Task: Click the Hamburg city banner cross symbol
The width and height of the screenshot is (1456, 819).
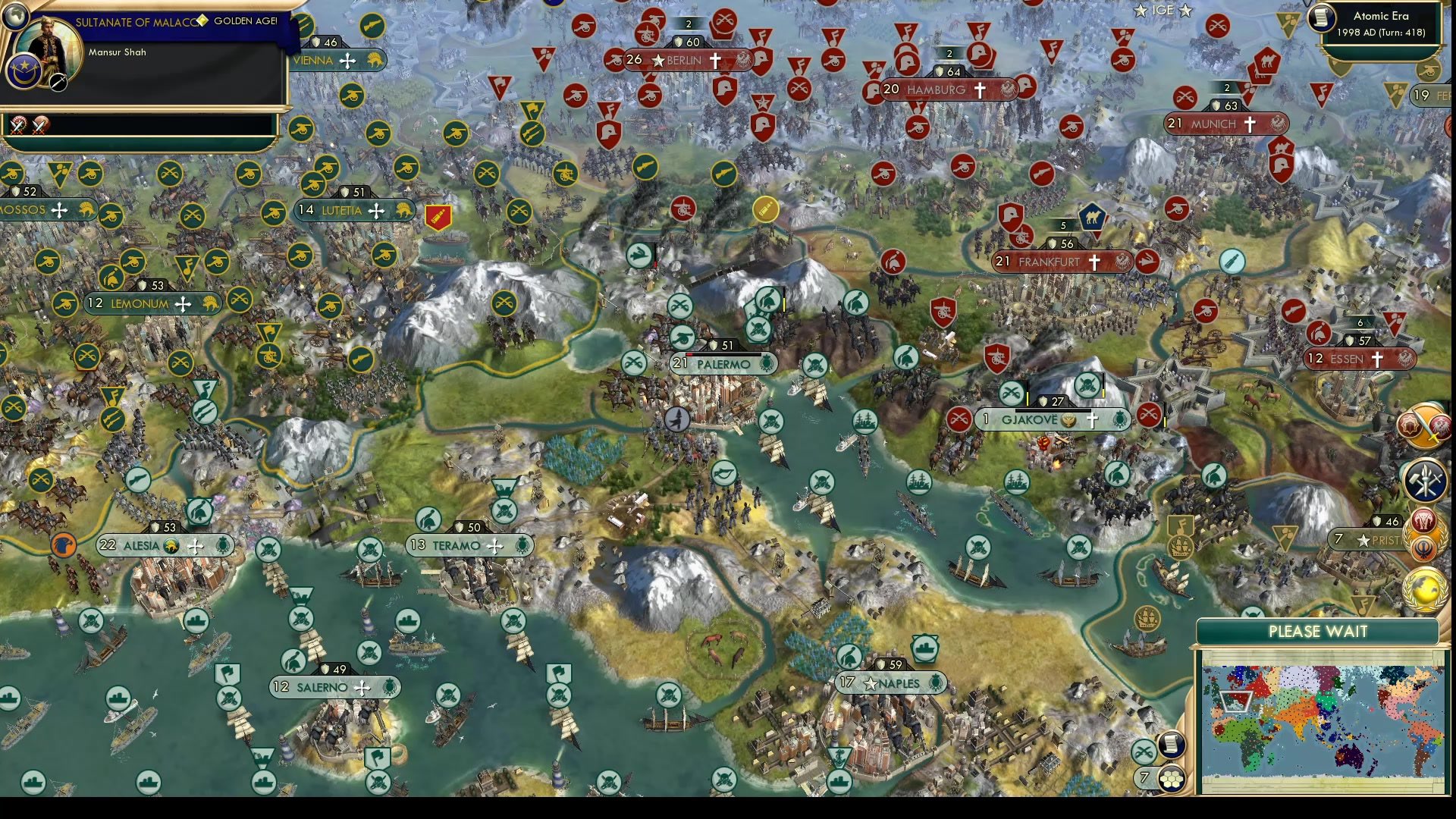Action: (x=979, y=89)
